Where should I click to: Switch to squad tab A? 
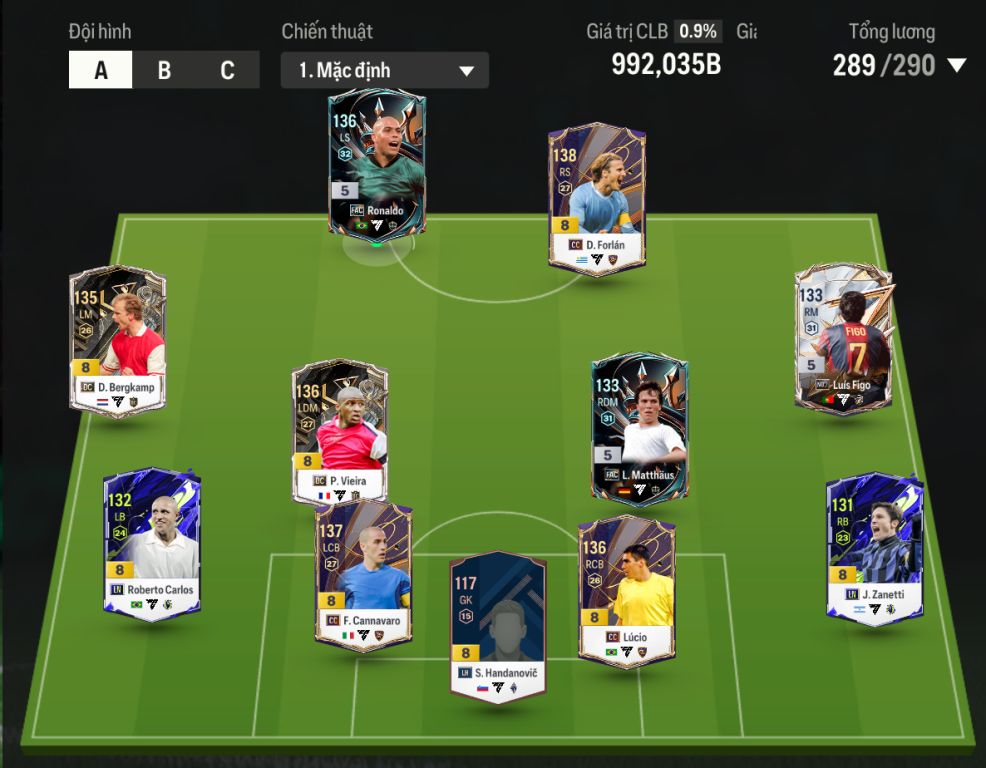[100, 70]
